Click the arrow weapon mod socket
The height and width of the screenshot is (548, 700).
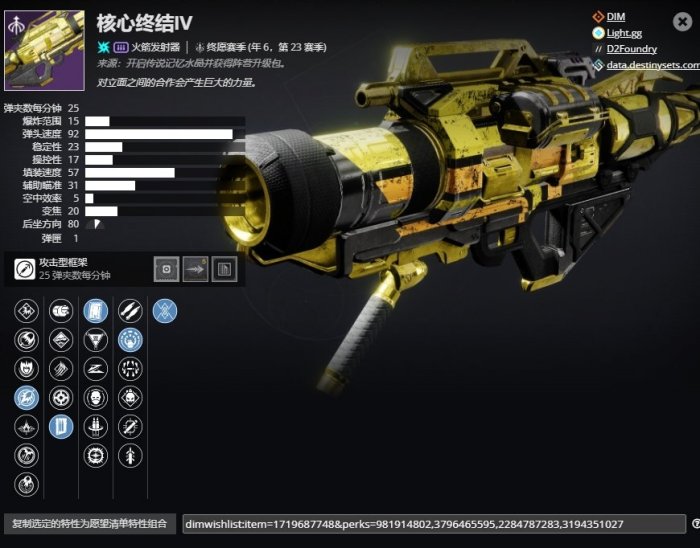click(196, 269)
